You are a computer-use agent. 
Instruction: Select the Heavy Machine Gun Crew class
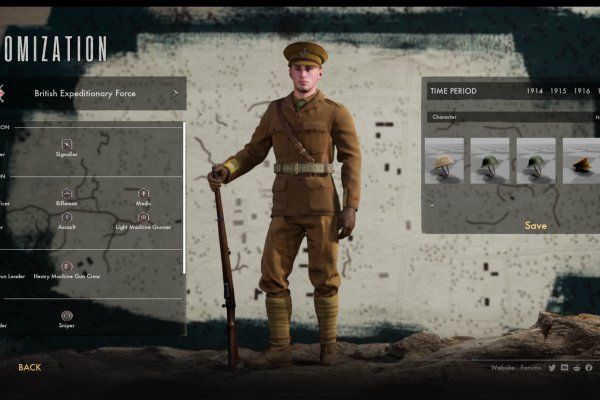pyautogui.click(x=67, y=270)
